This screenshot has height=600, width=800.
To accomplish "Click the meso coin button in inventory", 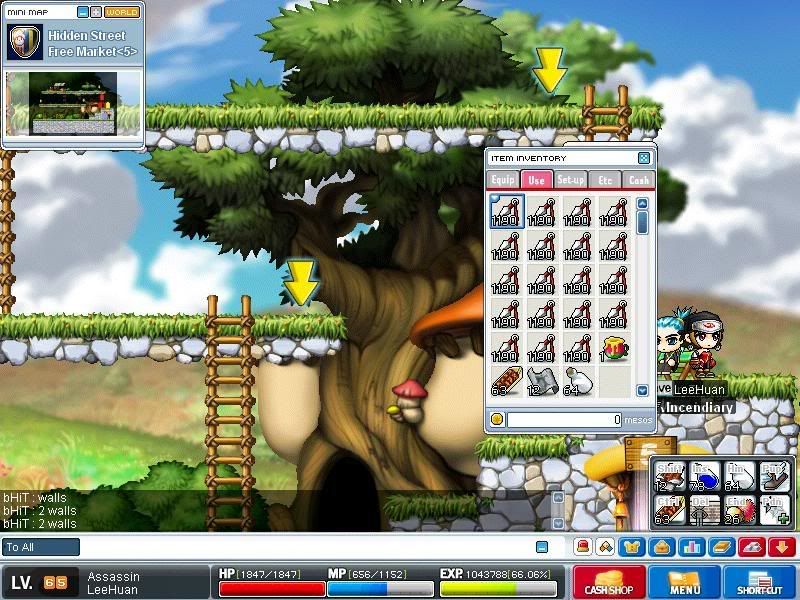I will (497, 420).
